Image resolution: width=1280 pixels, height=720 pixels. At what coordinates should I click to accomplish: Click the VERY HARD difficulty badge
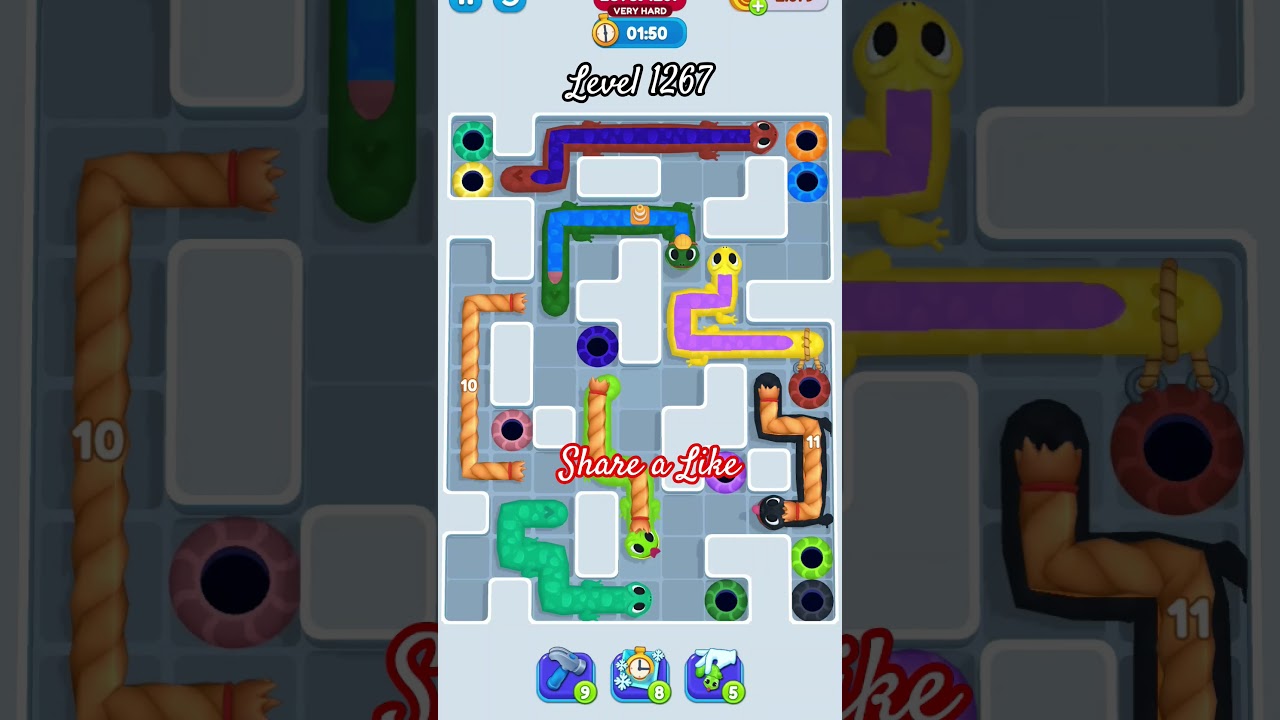(x=640, y=12)
